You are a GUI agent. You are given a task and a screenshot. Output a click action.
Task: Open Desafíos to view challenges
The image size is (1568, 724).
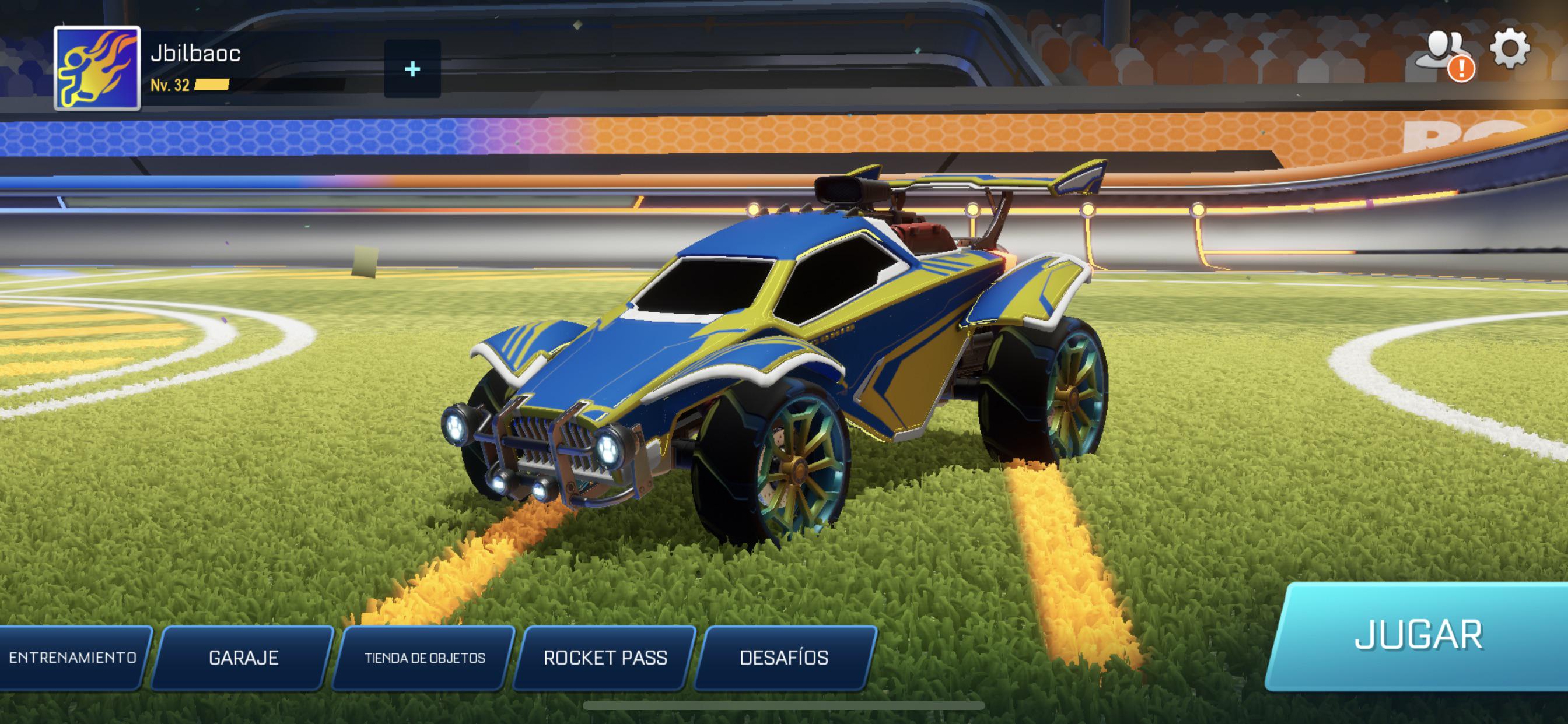pos(783,657)
